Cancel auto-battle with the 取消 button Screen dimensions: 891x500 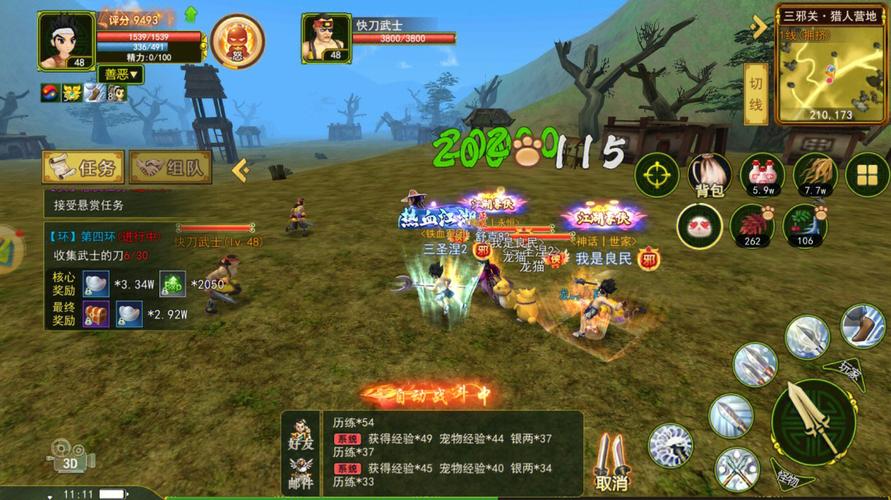[x=611, y=464]
